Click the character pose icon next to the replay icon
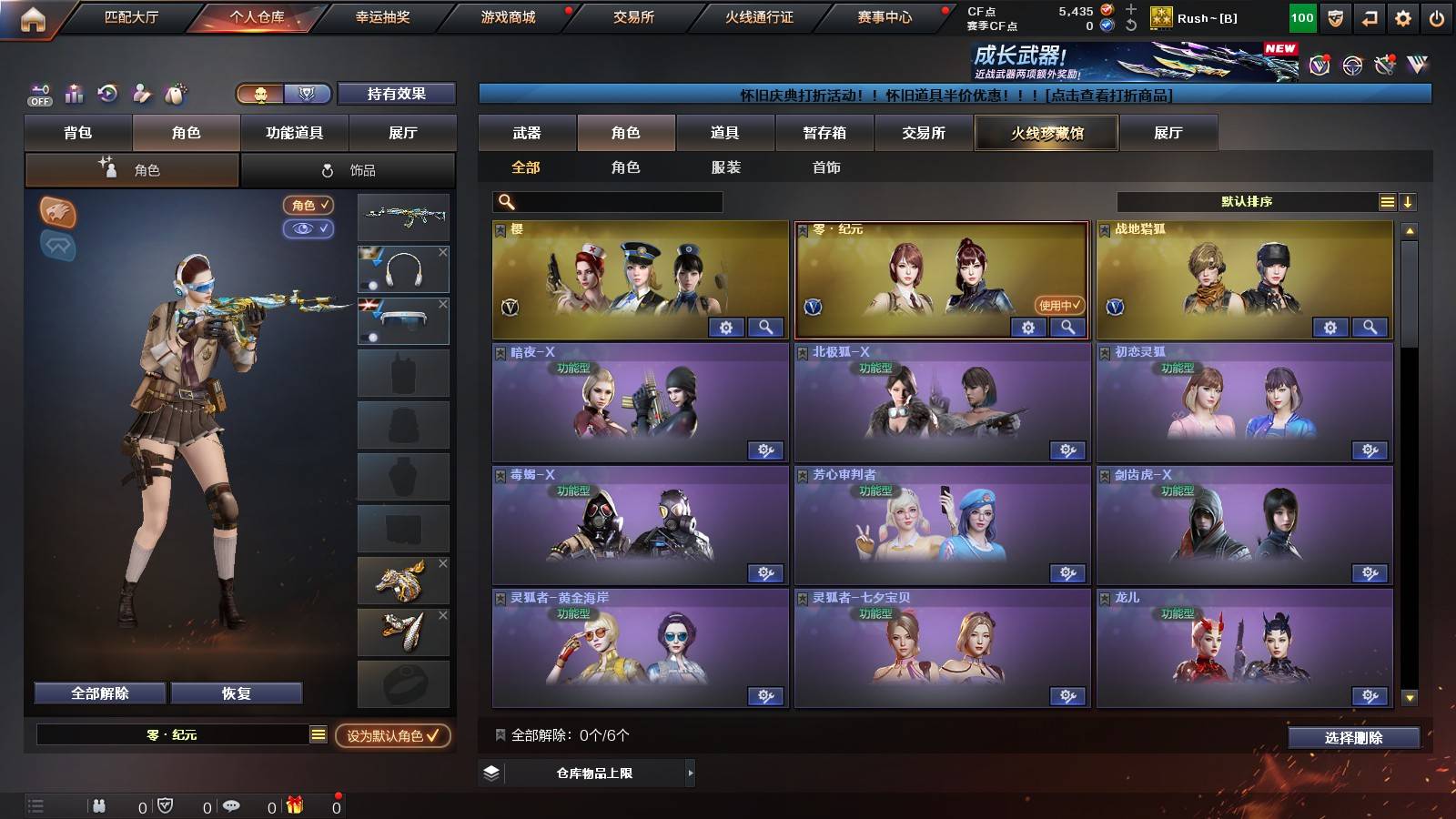Screen dimensions: 1456x819 pos(139,92)
